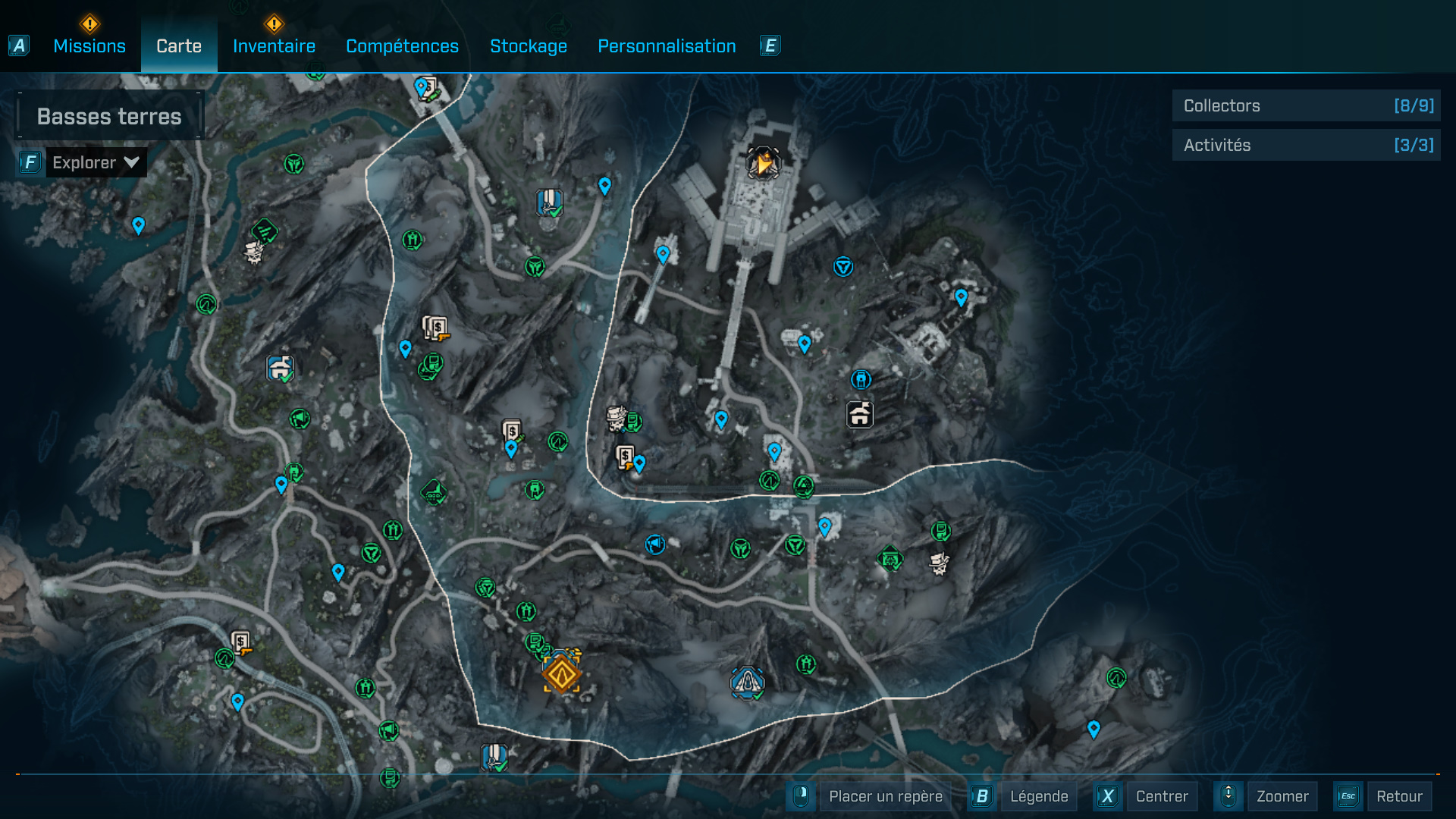Select the black house safehouse marker
Viewport: 1456px width, 819px height.
coord(859,415)
